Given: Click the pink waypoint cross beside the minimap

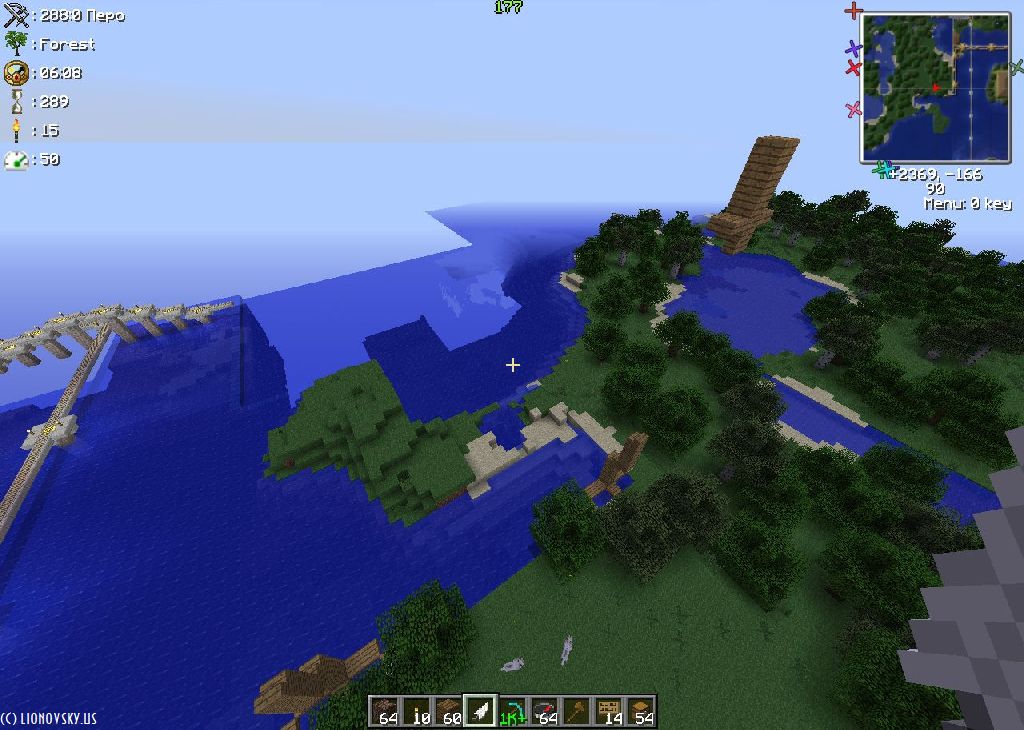Looking at the screenshot, I should (854, 109).
